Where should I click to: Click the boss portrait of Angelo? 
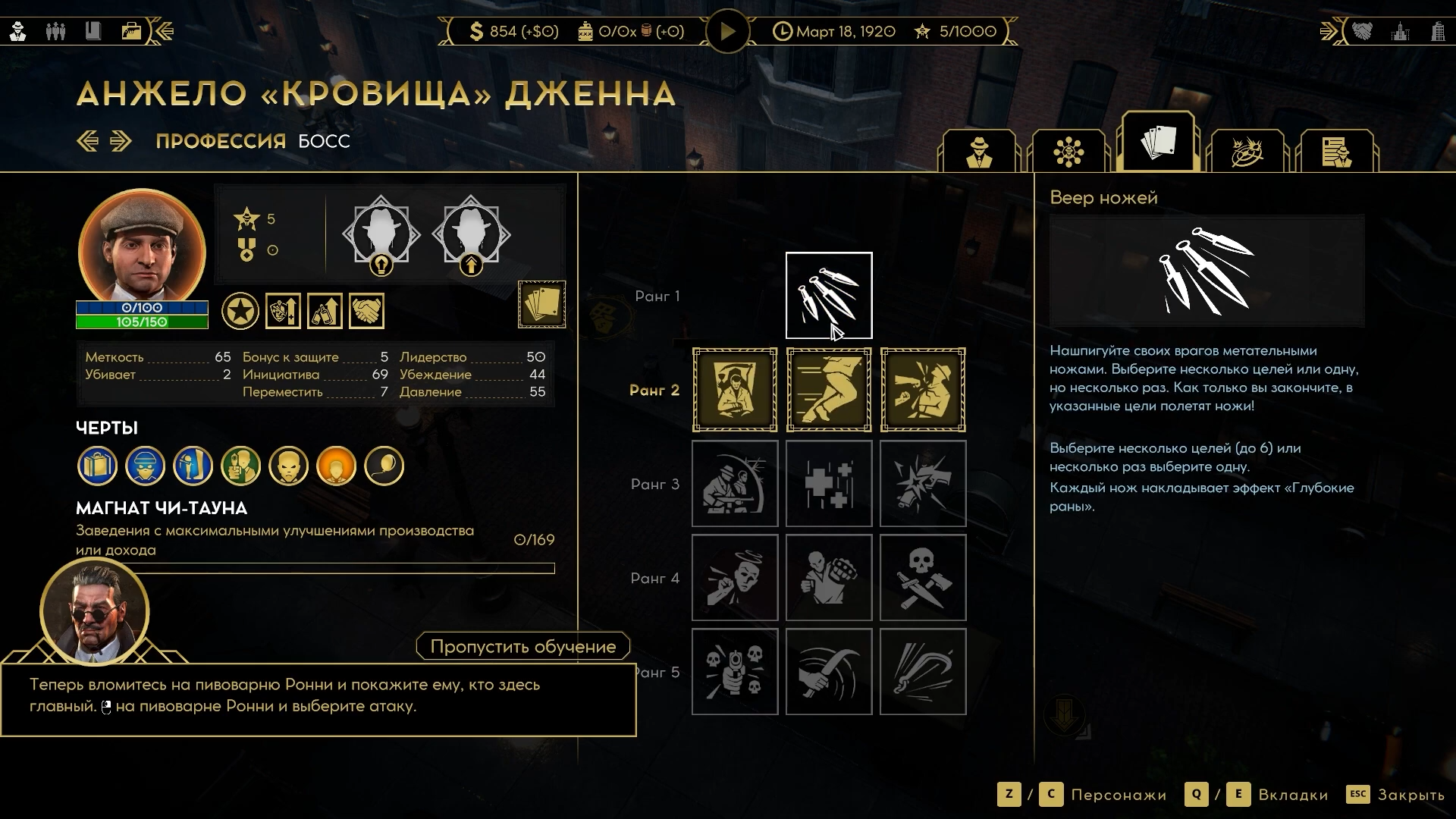142,247
